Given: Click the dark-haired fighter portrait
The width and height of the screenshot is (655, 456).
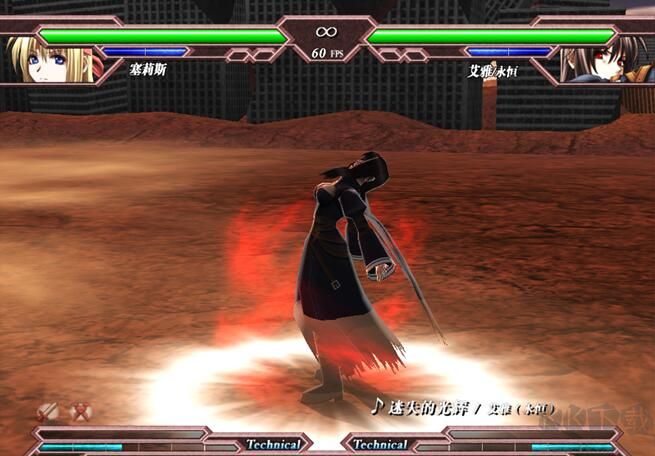Looking at the screenshot, I should coord(602,59).
